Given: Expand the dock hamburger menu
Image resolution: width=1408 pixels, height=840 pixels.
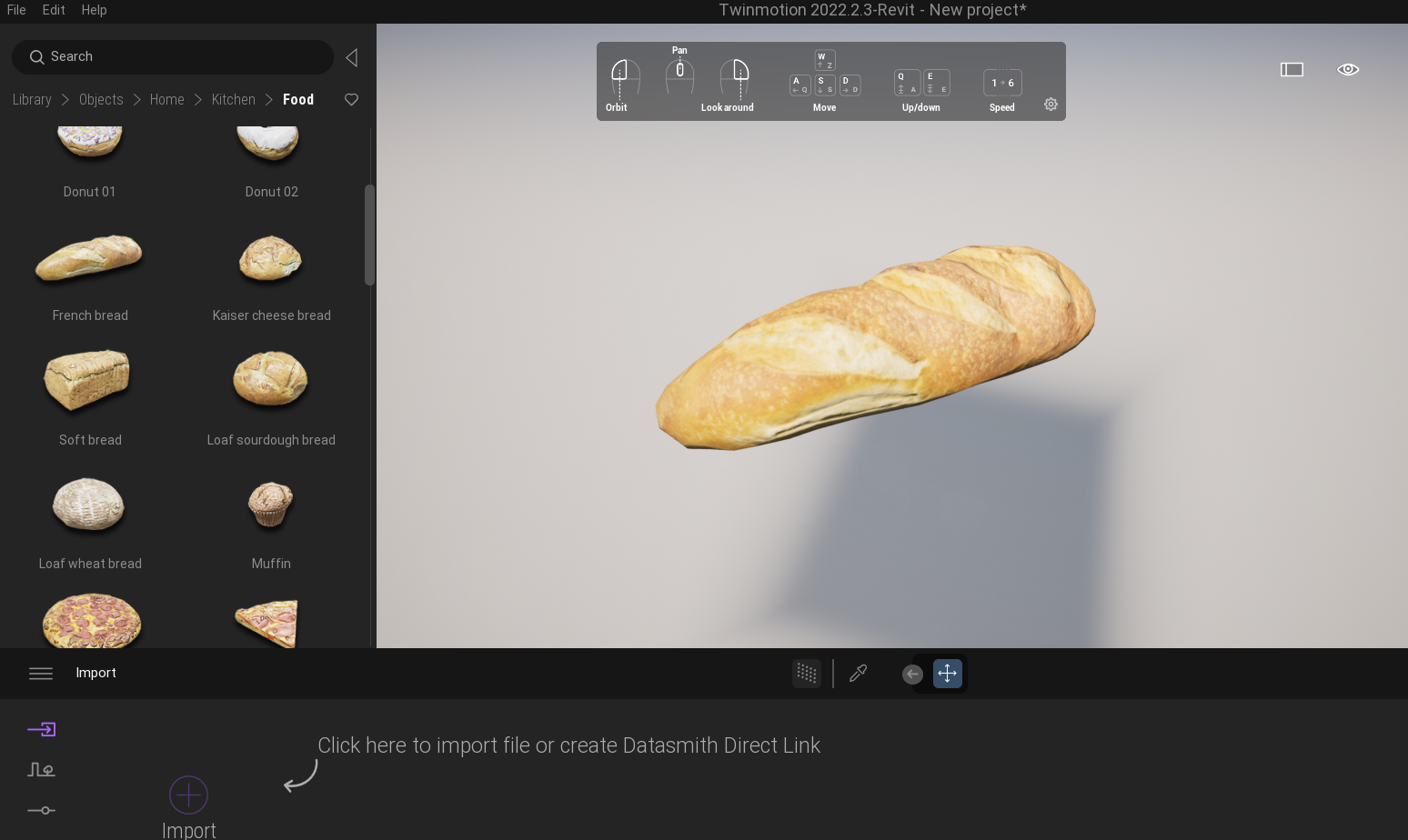Looking at the screenshot, I should [x=41, y=673].
